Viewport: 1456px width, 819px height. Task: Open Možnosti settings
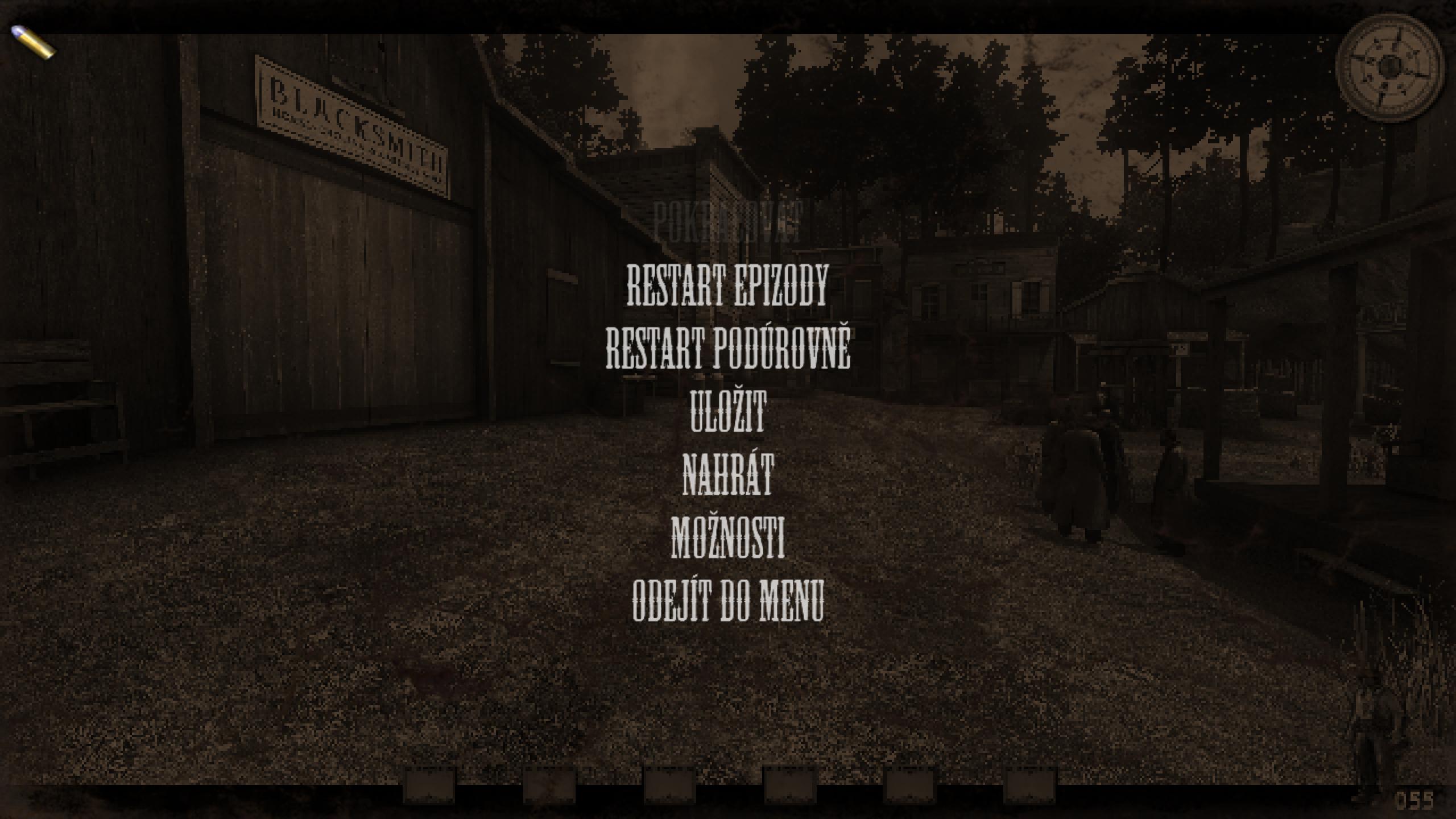(x=728, y=536)
